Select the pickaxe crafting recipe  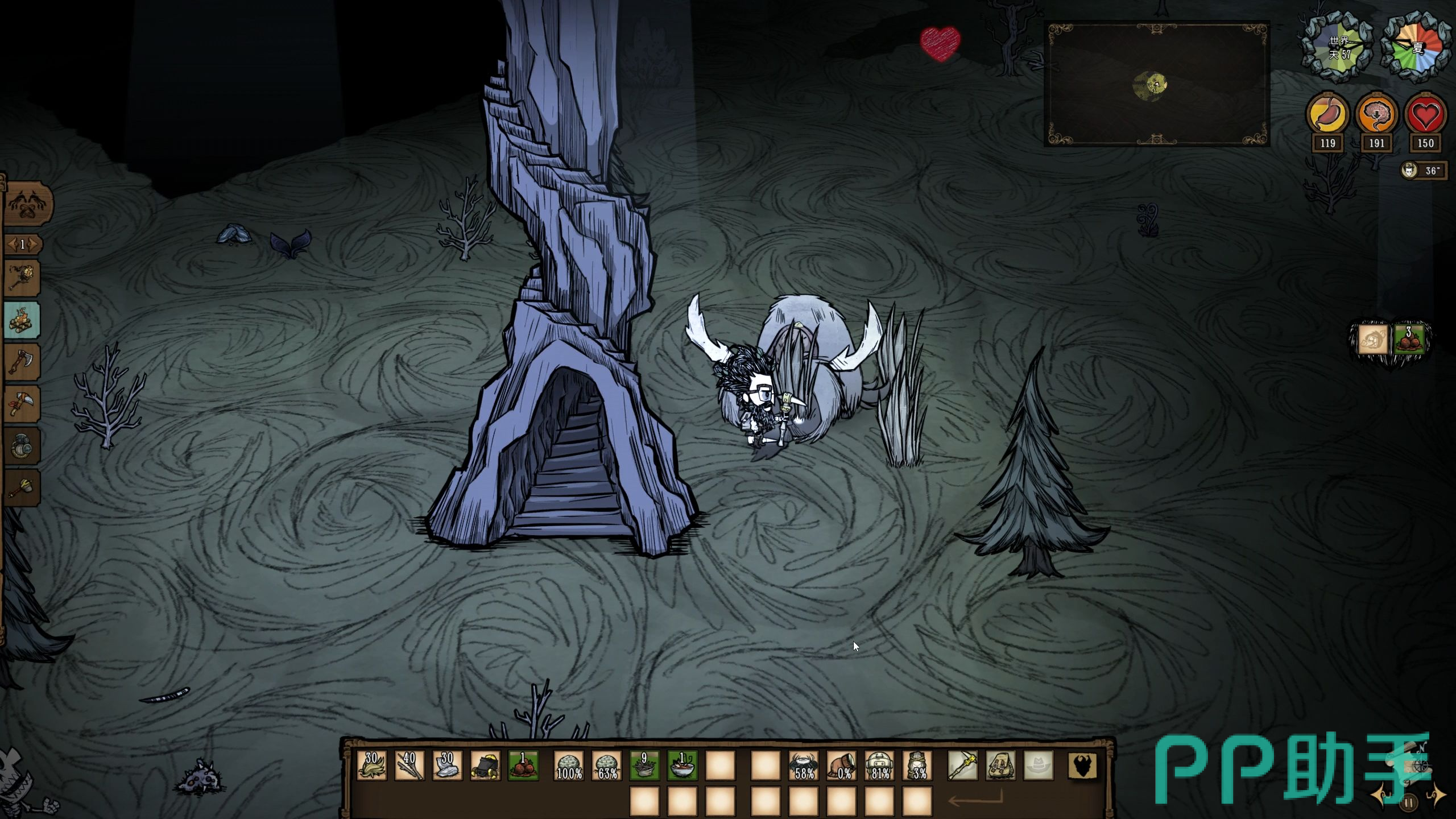pos(22,404)
